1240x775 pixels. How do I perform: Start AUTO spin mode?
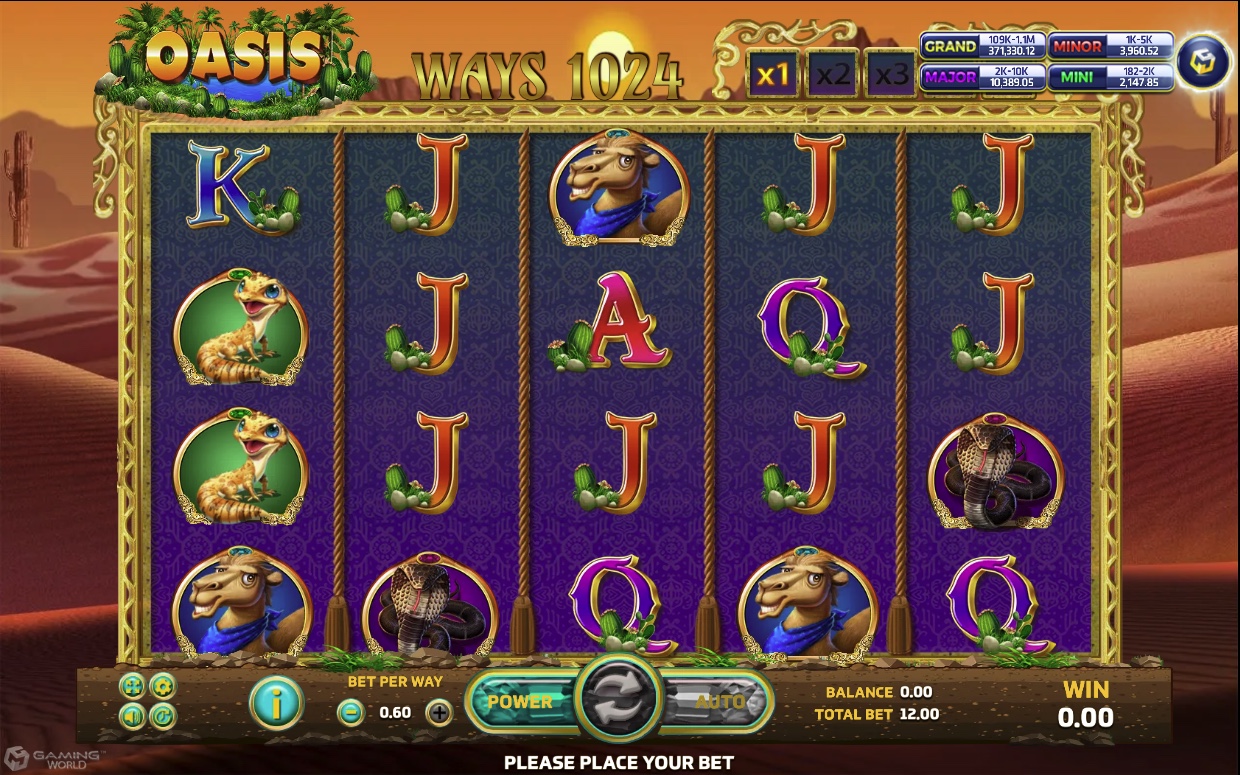(x=719, y=701)
